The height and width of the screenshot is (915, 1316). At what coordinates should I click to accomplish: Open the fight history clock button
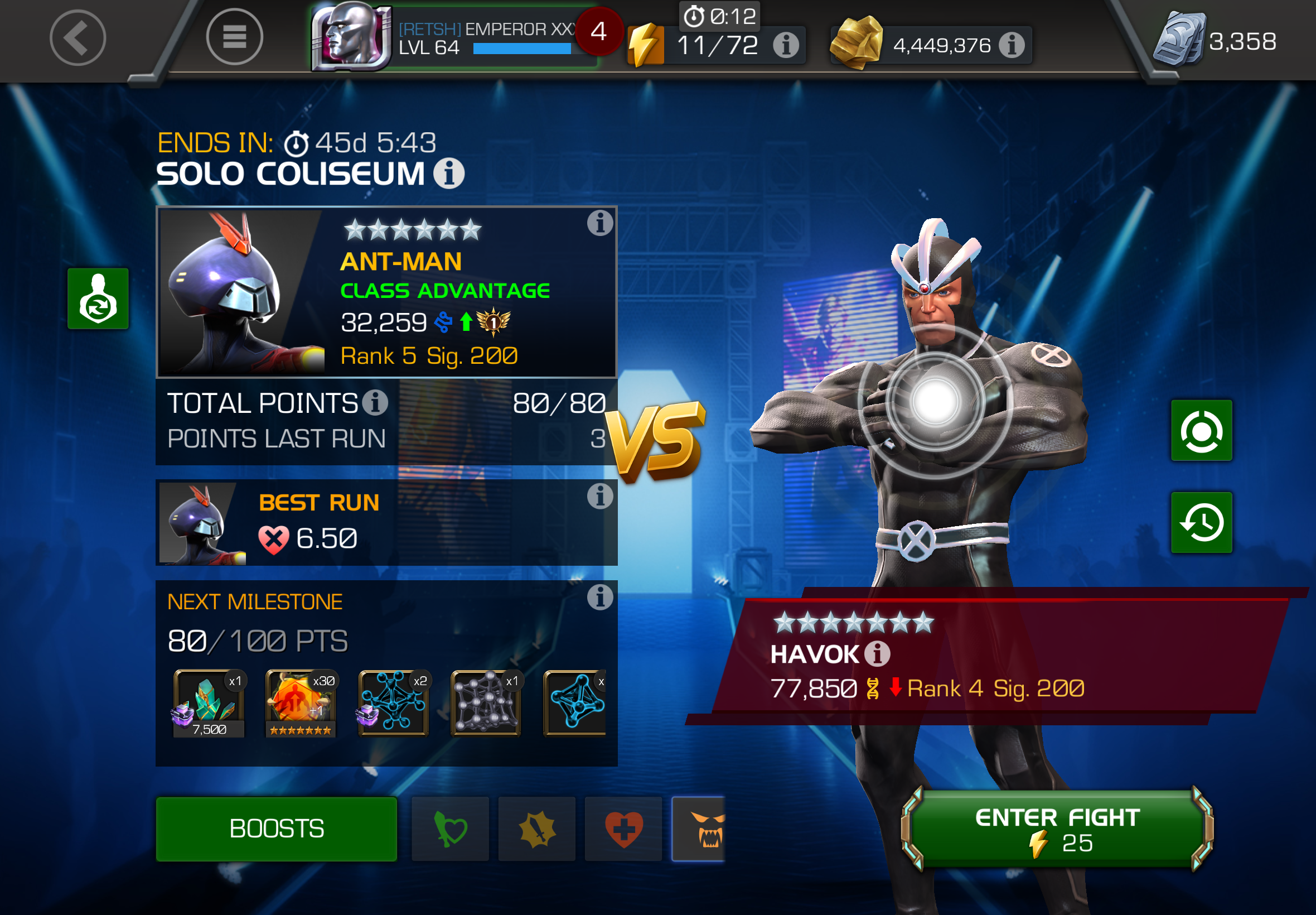1202,522
